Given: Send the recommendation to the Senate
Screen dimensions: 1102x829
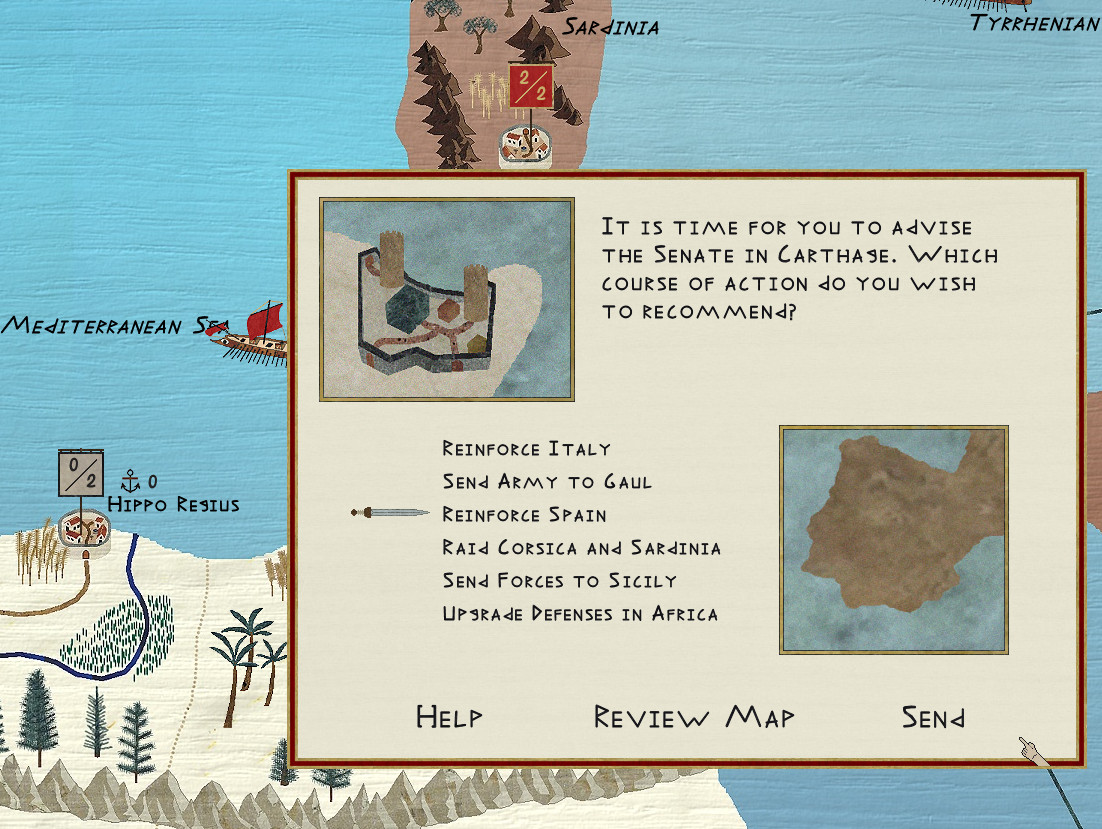Looking at the screenshot, I should [x=933, y=717].
